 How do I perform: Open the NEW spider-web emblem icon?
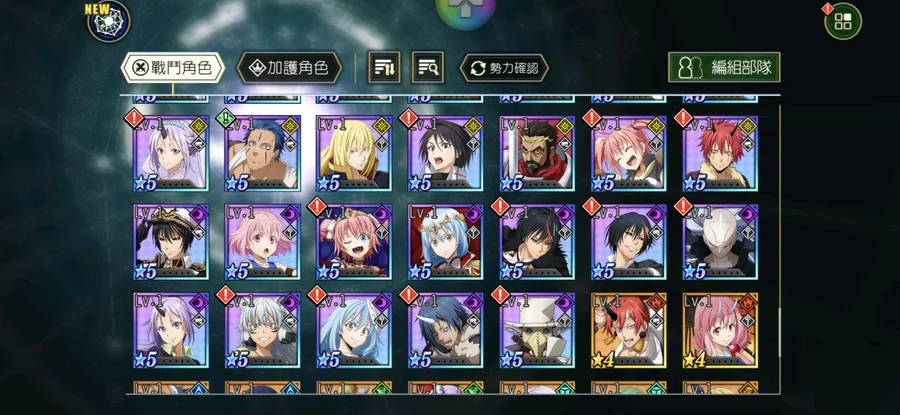(108, 22)
